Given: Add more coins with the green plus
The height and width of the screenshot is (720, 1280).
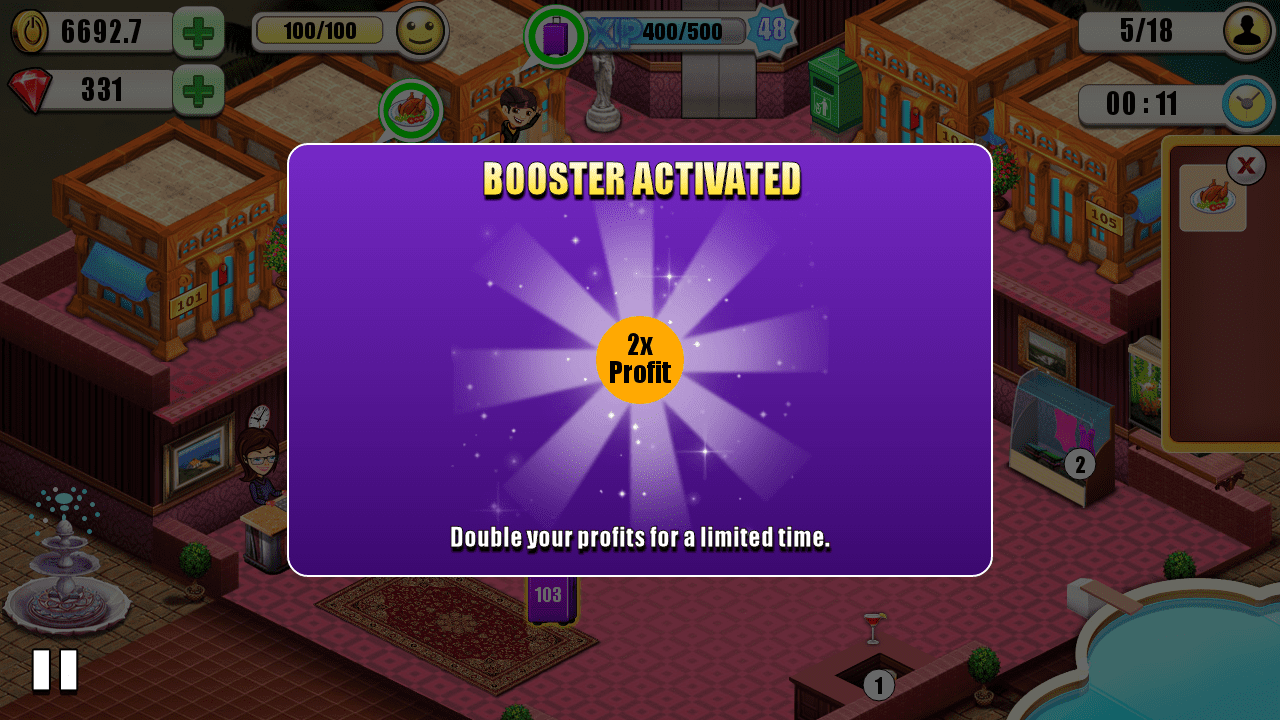Looking at the screenshot, I should 198,32.
